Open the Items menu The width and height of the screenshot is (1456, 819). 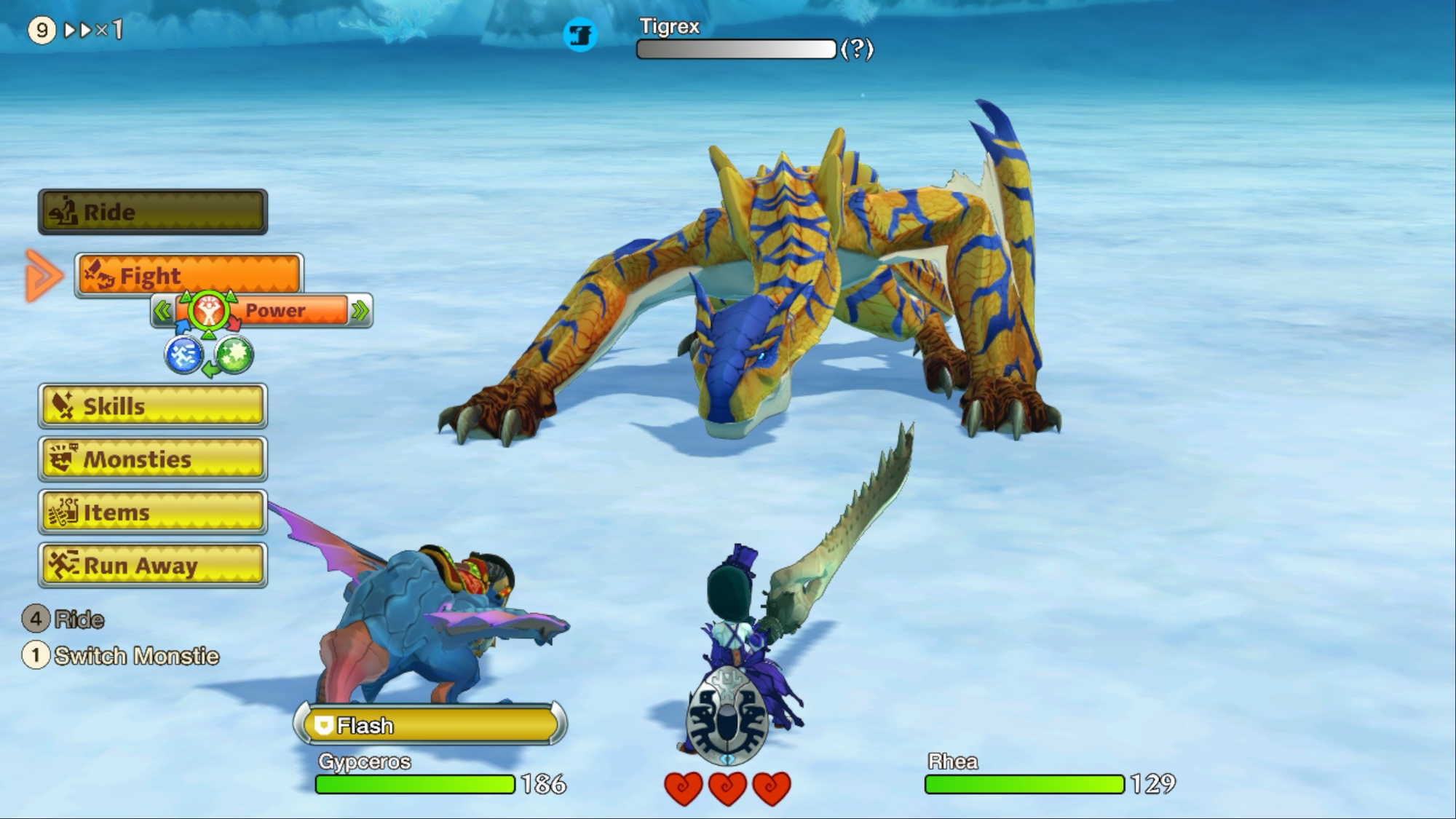point(153,513)
